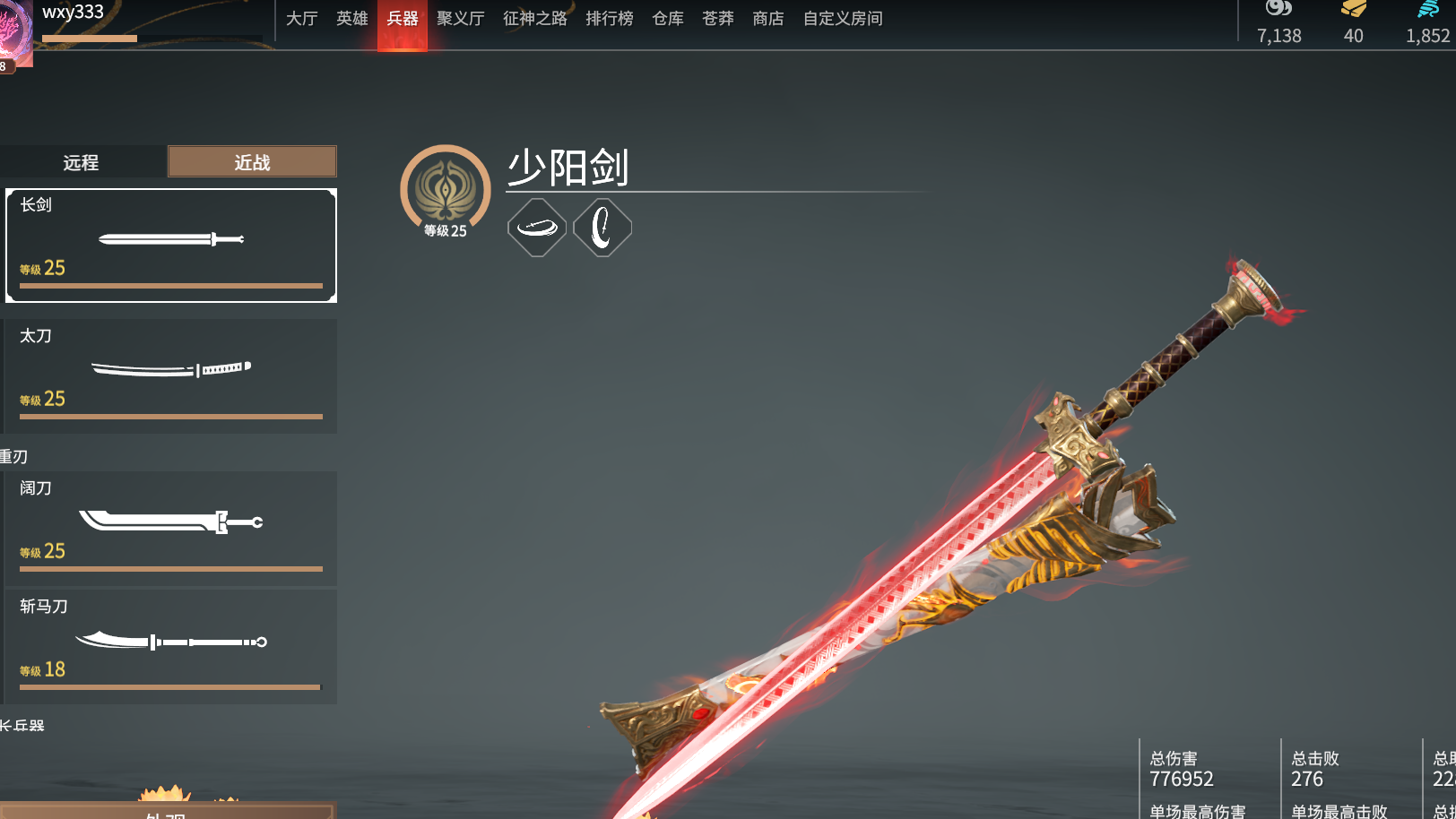The image size is (1456, 819).
Task: Select the 长剑 longsword entry
Action: (171, 245)
